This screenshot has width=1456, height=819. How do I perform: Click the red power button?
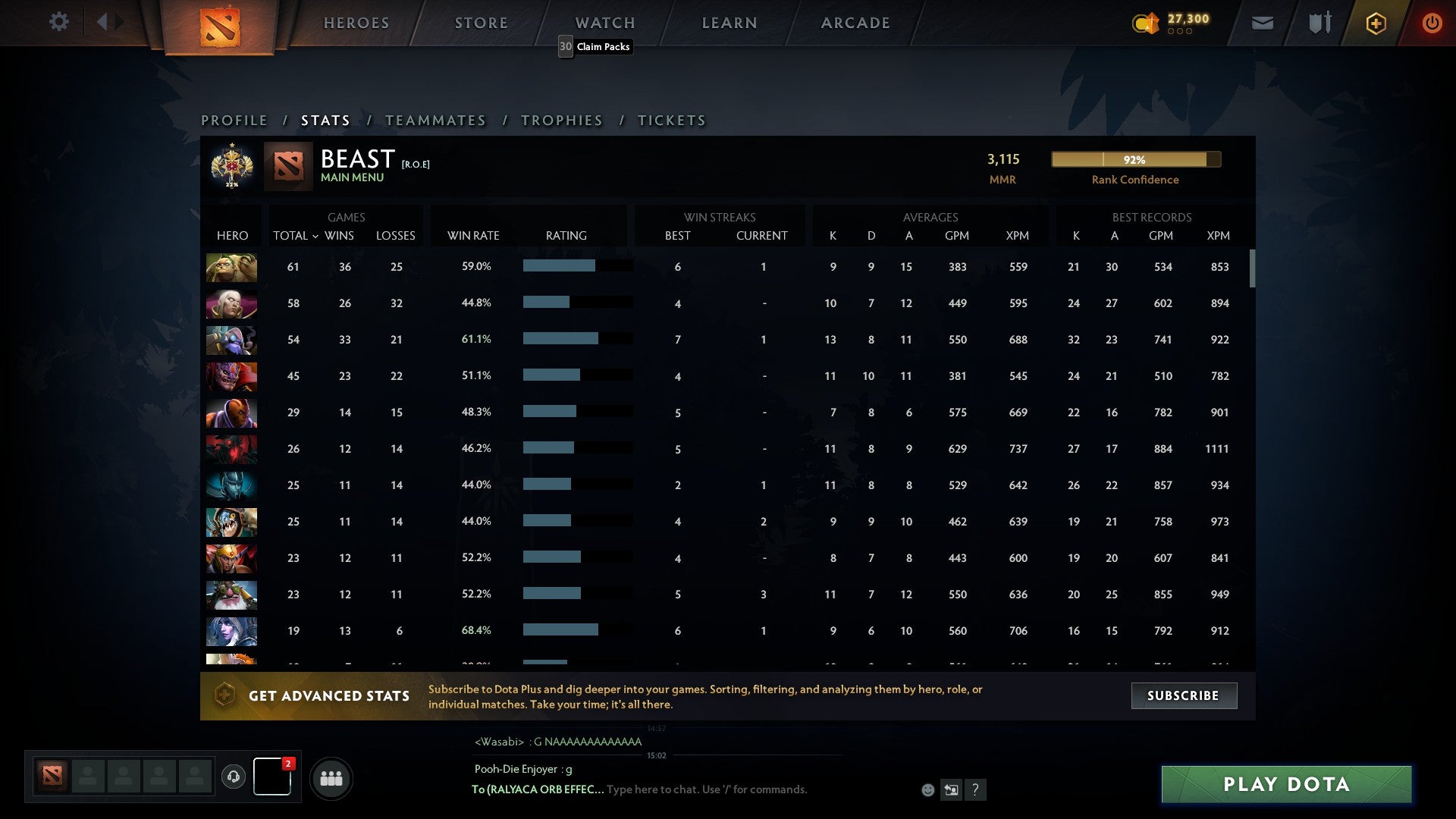(x=1432, y=23)
